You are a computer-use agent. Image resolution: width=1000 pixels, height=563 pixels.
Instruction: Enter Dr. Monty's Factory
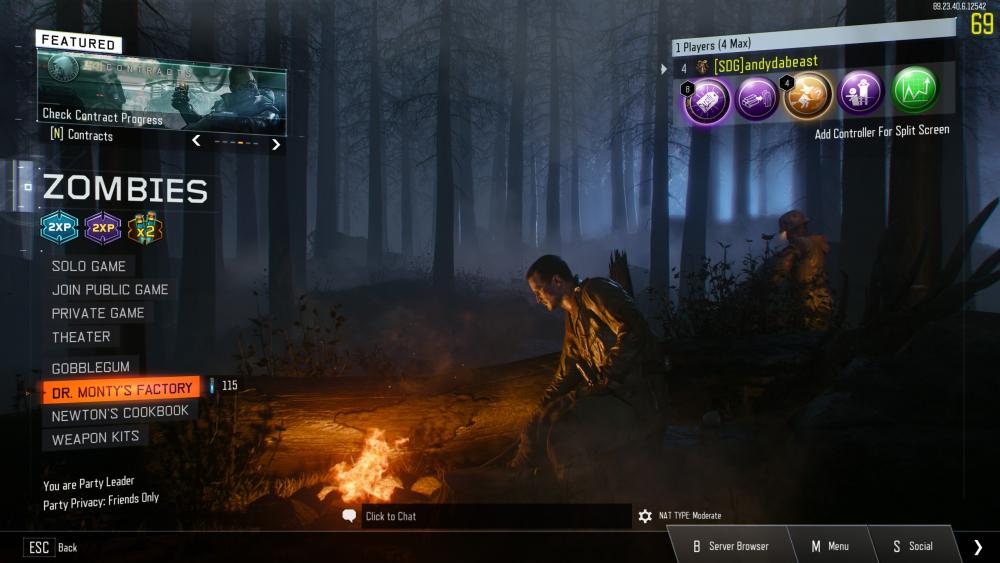coord(121,390)
